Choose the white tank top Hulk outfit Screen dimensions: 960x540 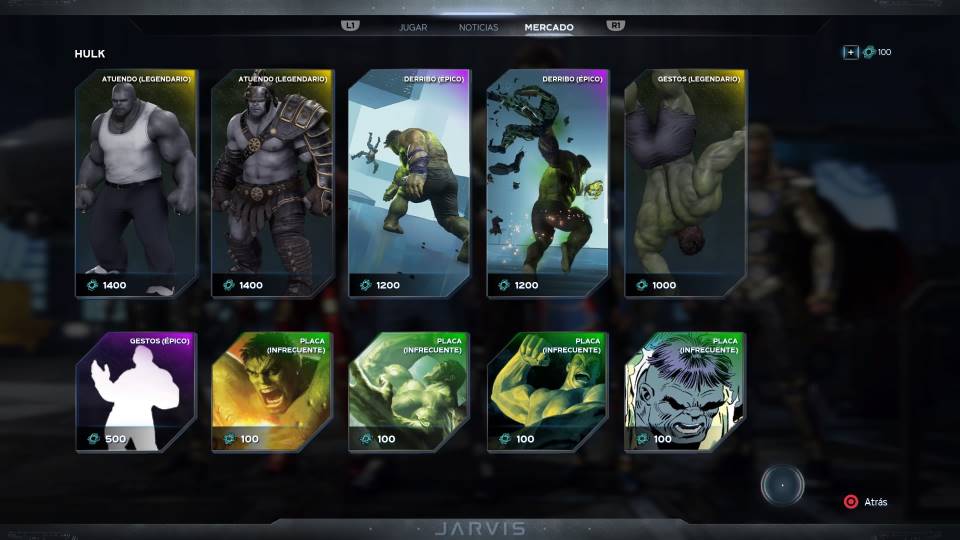click(136, 184)
